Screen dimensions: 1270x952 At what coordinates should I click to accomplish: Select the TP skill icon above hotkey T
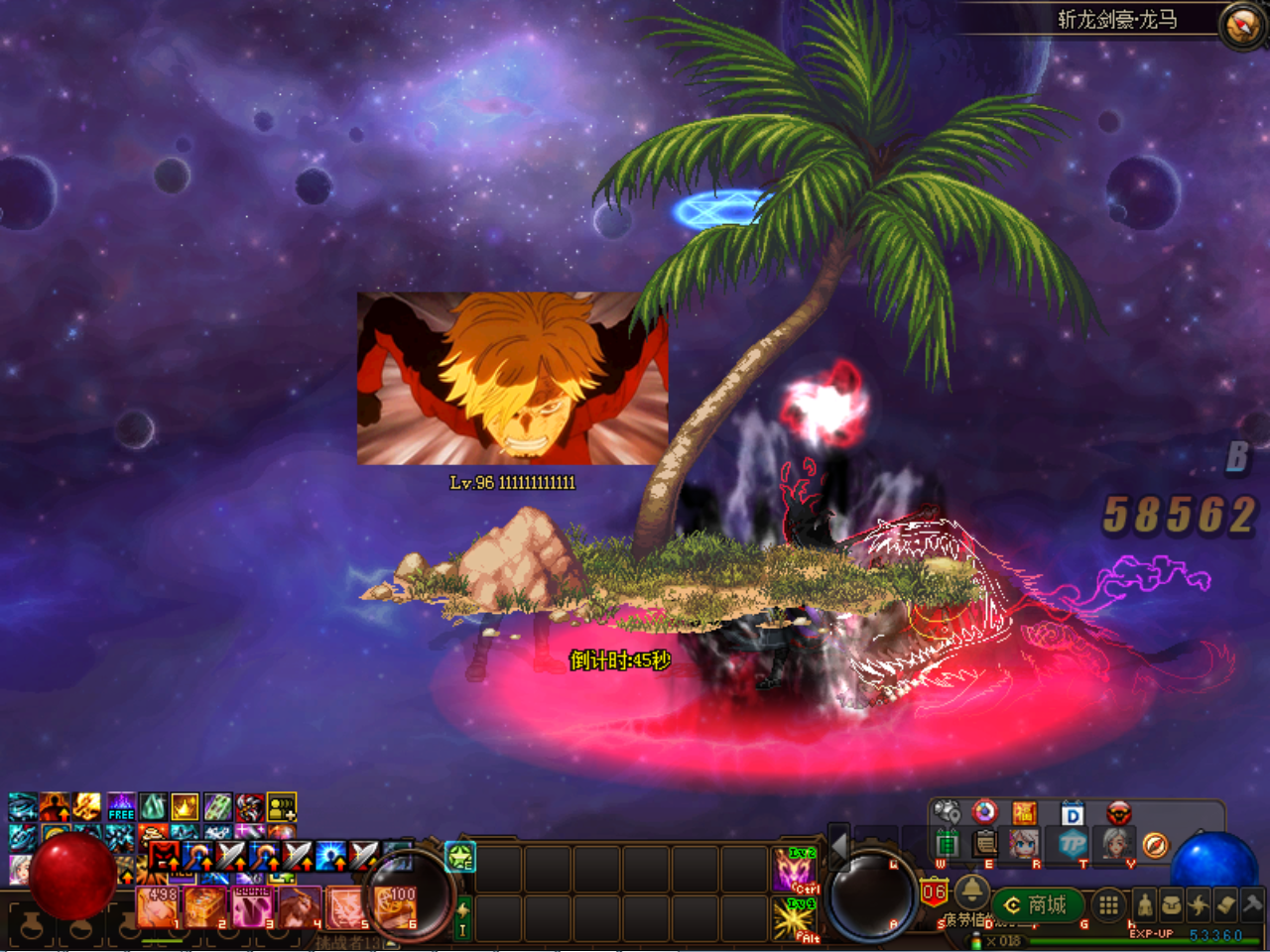point(1075,845)
